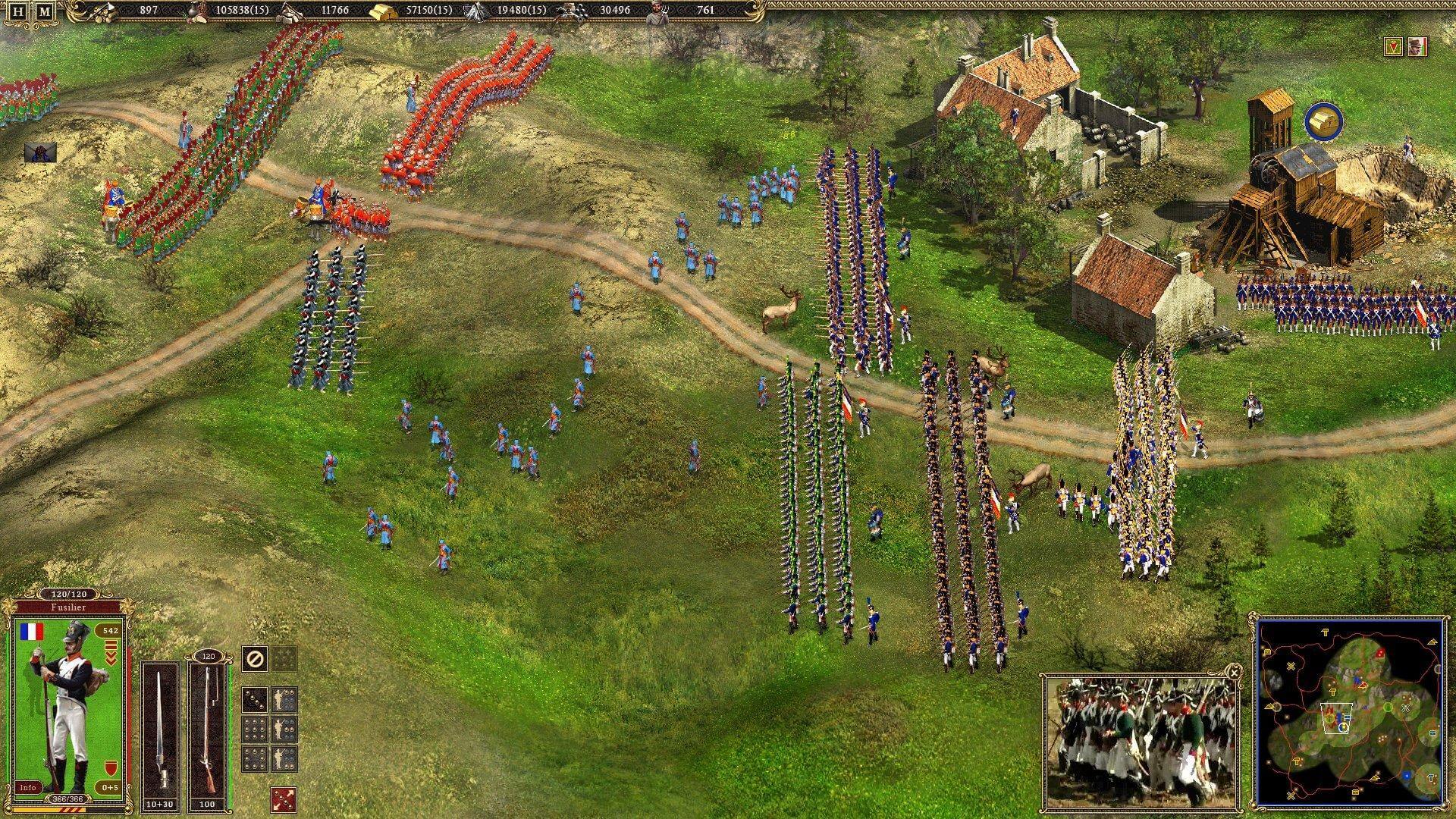The width and height of the screenshot is (1456, 819).
Task: Click the M button in top bar
Action: tap(45, 11)
